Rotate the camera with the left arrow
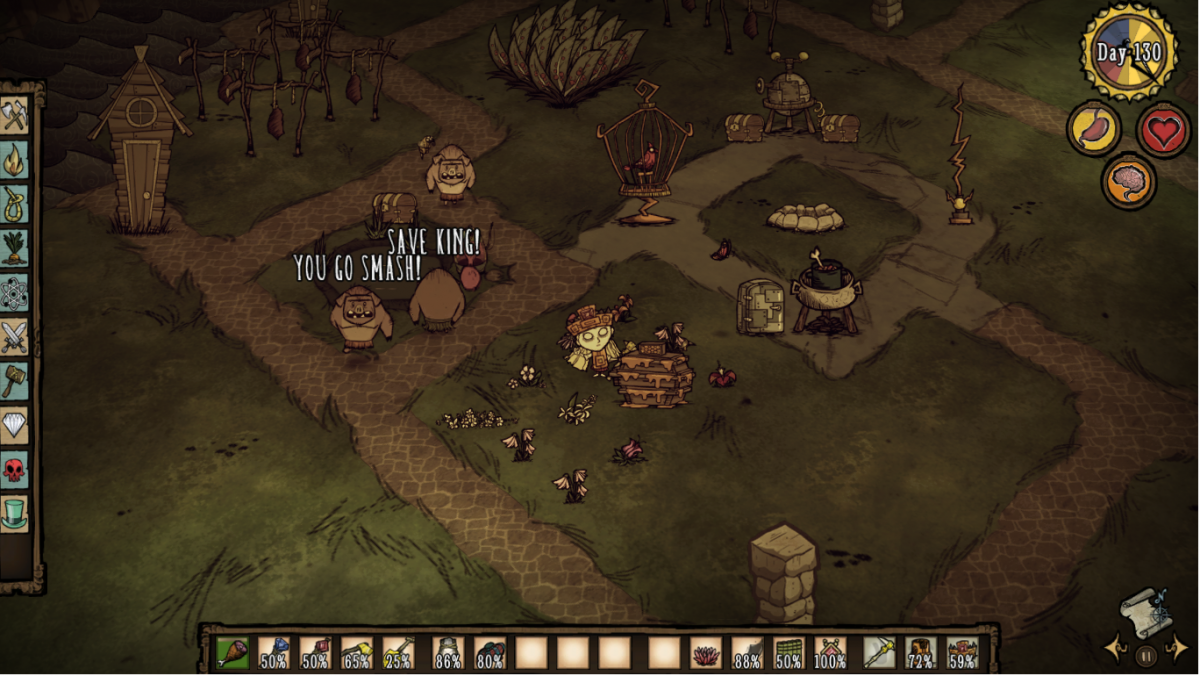1200x676 pixels. coord(1116,649)
